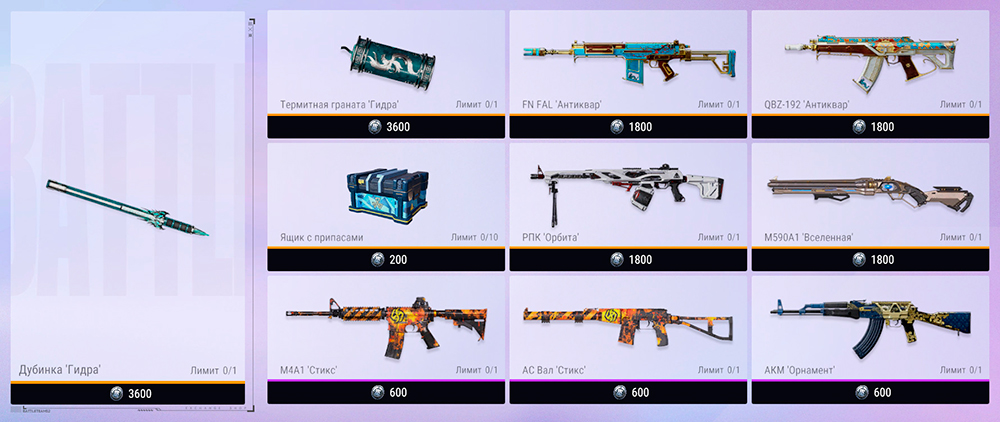Purchase Термитная граната 'Гидра' for 3600

pyautogui.click(x=385, y=127)
